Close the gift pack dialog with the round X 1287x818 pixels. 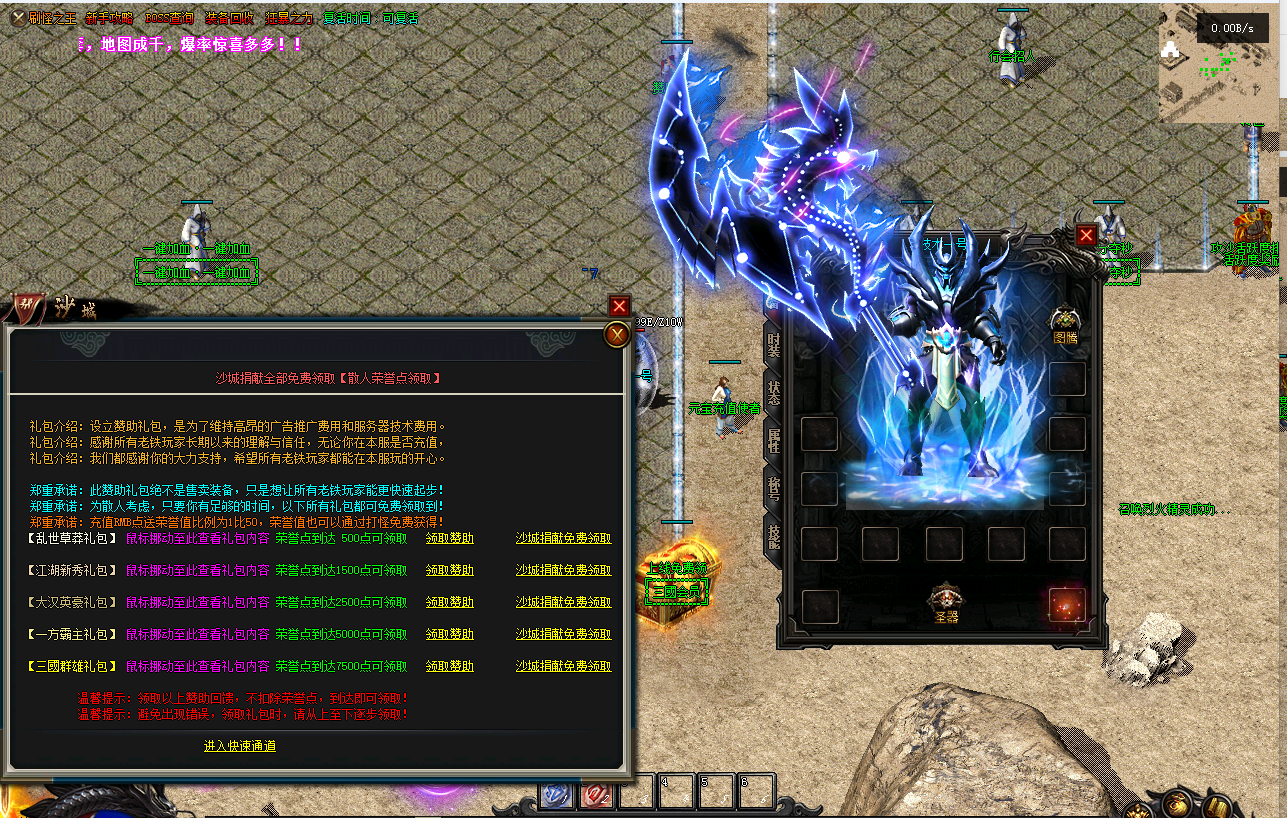(617, 335)
